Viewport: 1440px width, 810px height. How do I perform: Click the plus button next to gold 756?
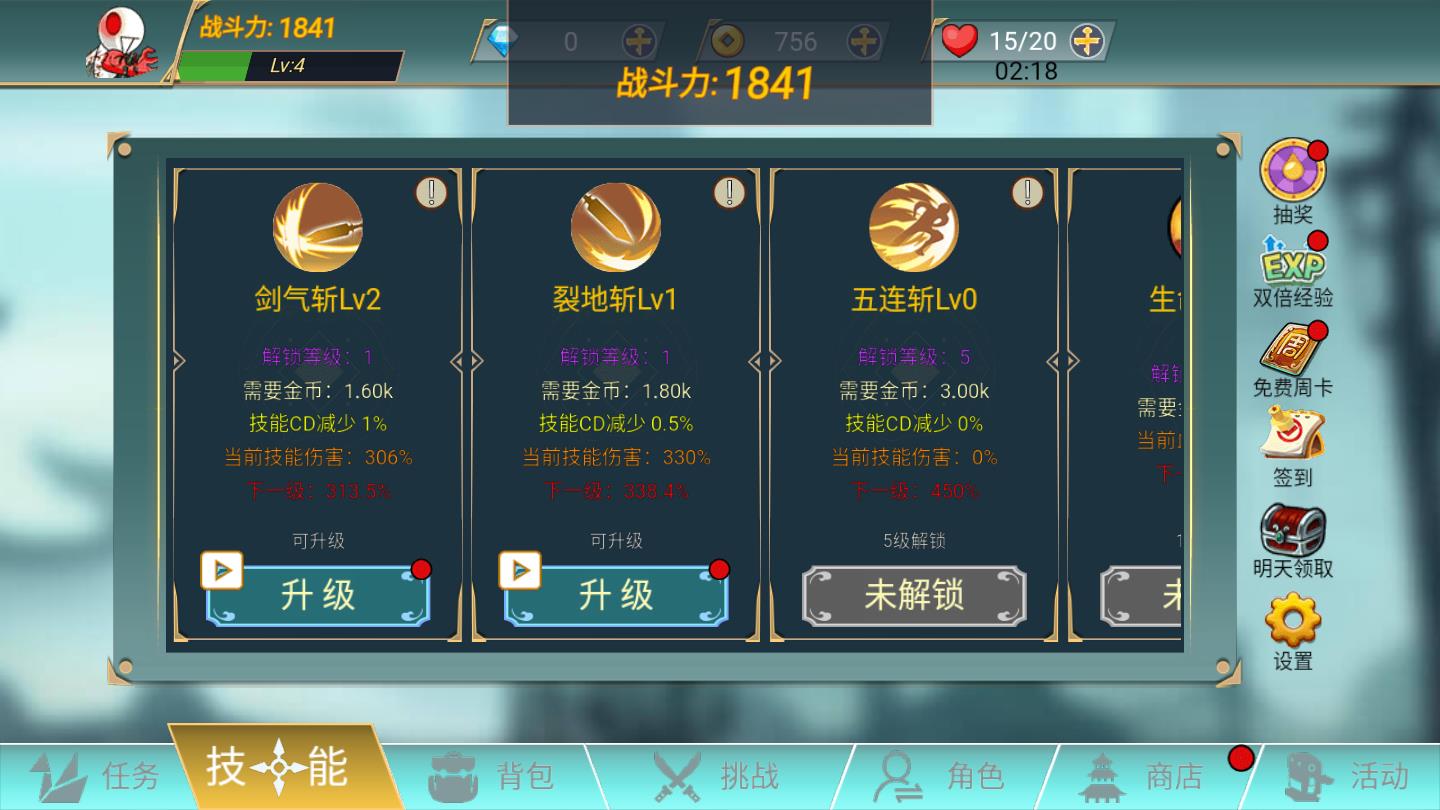pos(864,41)
